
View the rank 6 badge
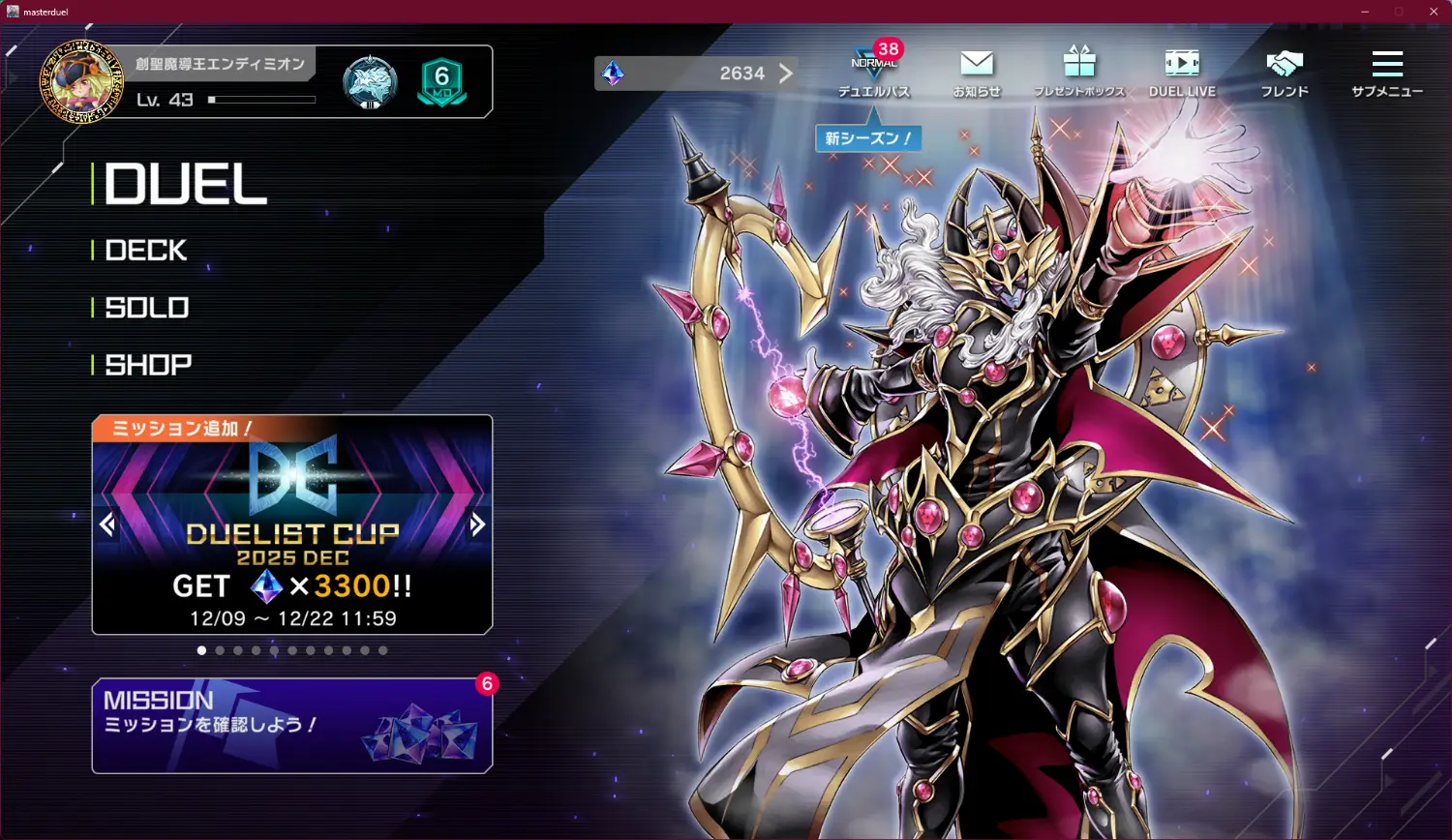point(442,82)
